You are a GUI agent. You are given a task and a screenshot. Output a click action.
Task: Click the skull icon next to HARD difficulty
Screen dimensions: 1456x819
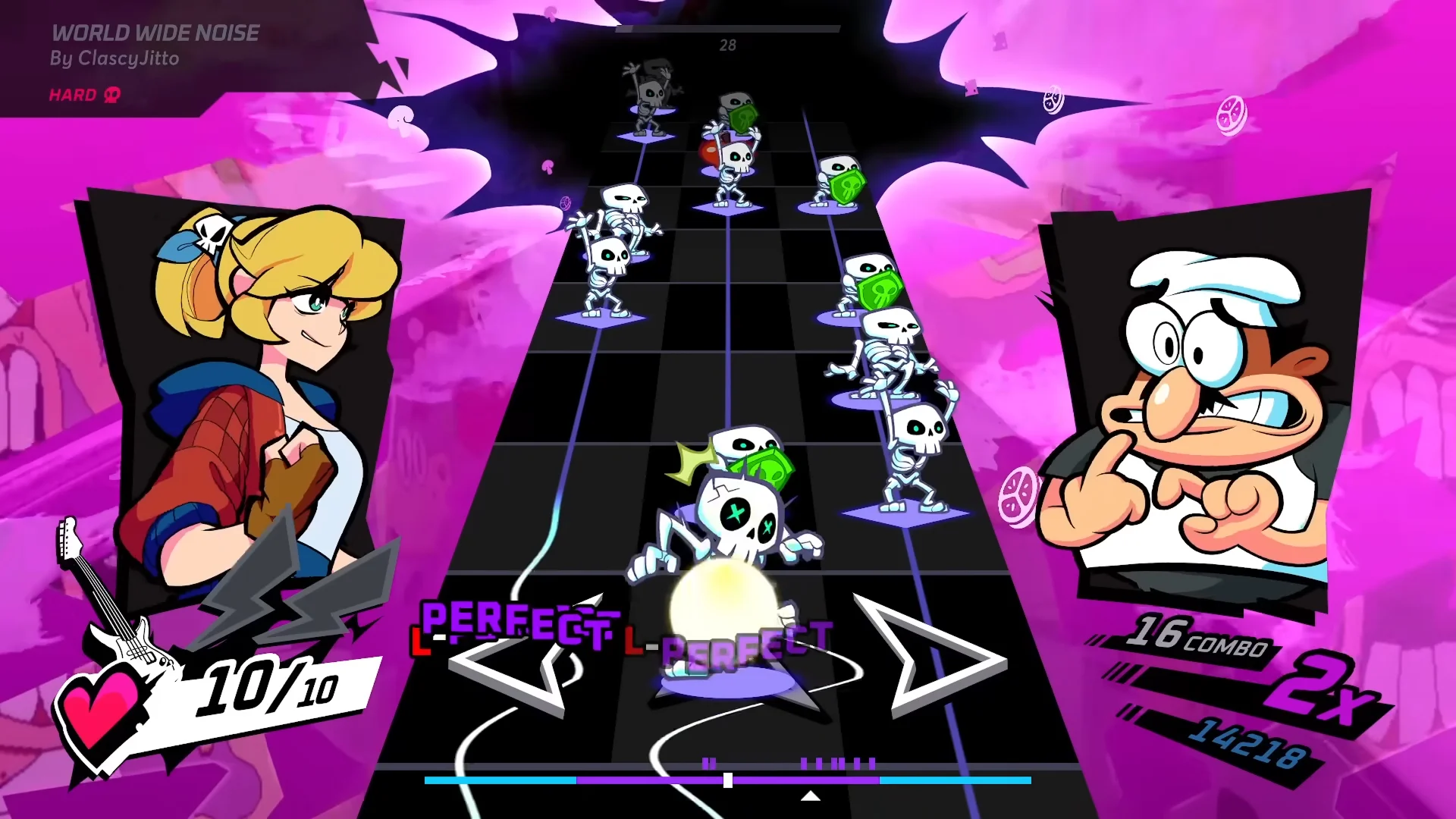(111, 95)
